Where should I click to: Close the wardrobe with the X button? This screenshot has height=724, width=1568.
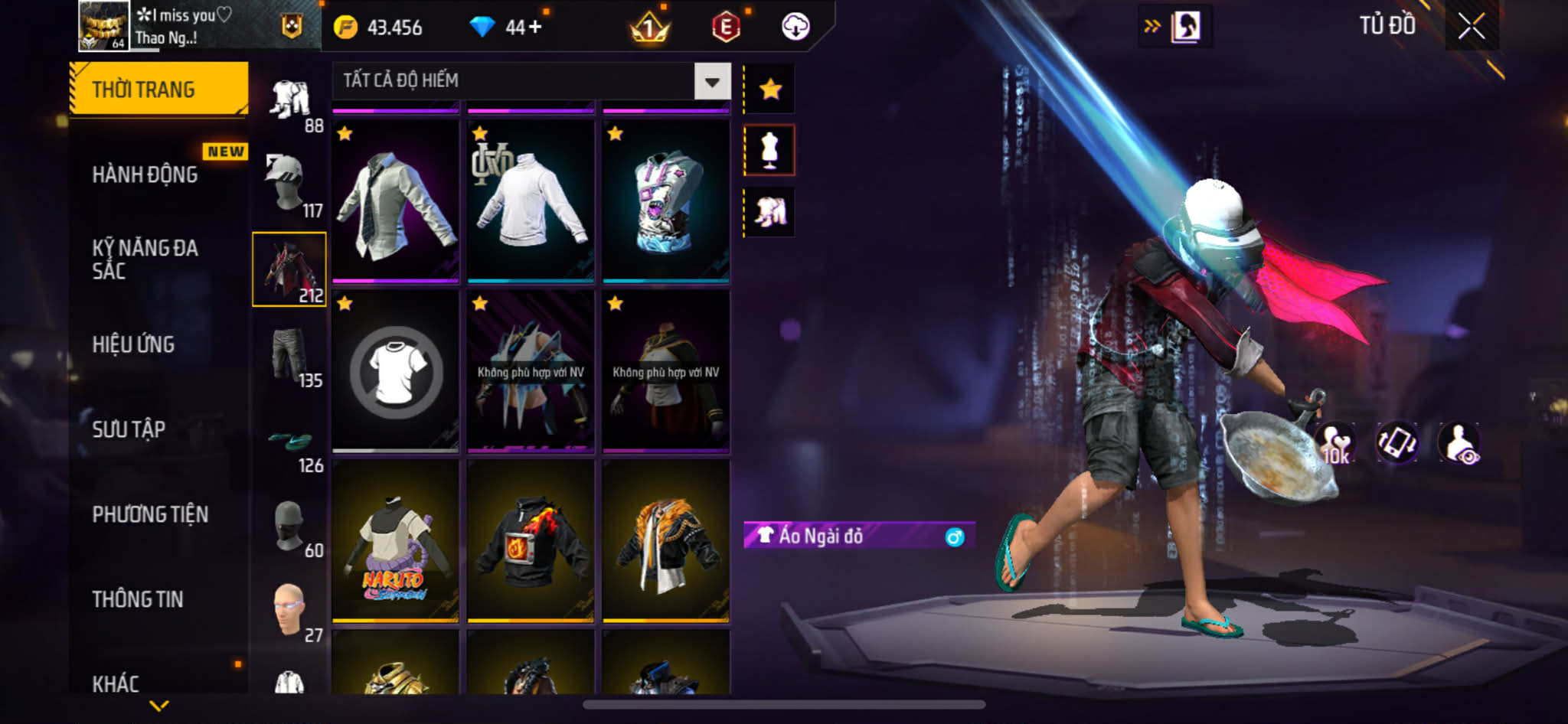point(1471,27)
